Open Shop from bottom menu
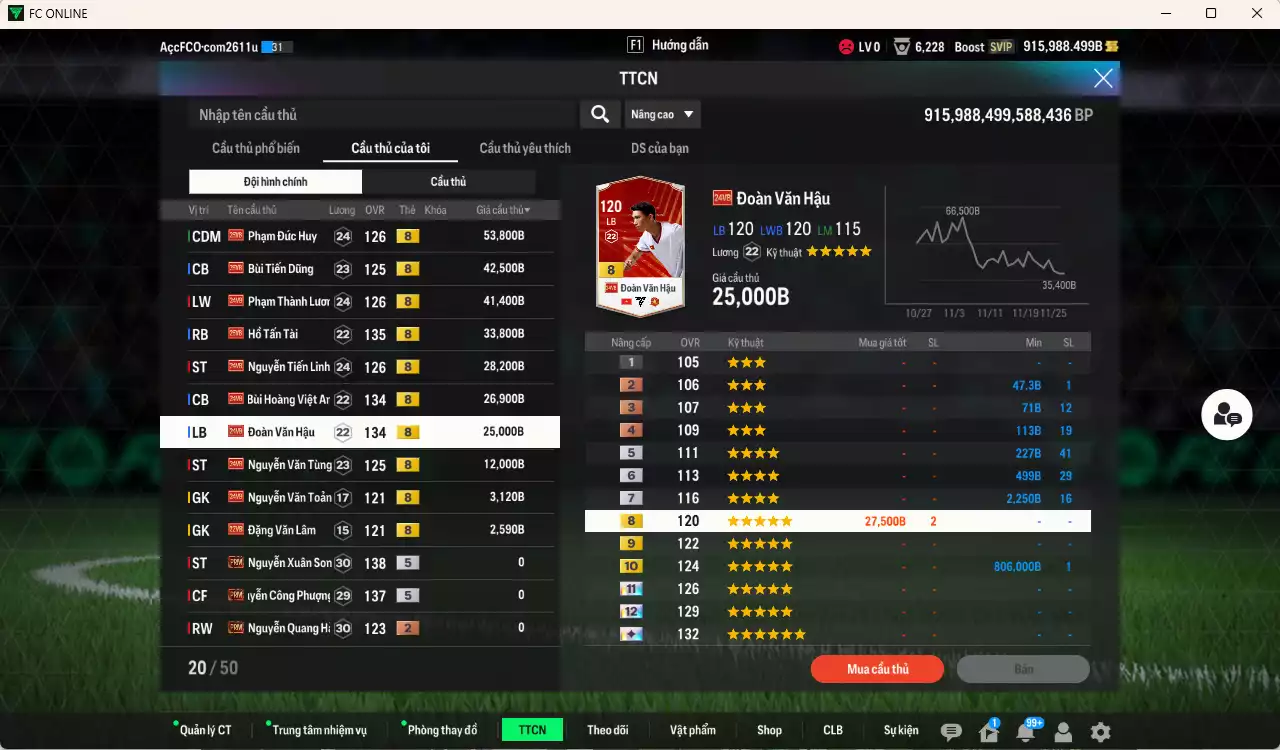 pos(769,730)
